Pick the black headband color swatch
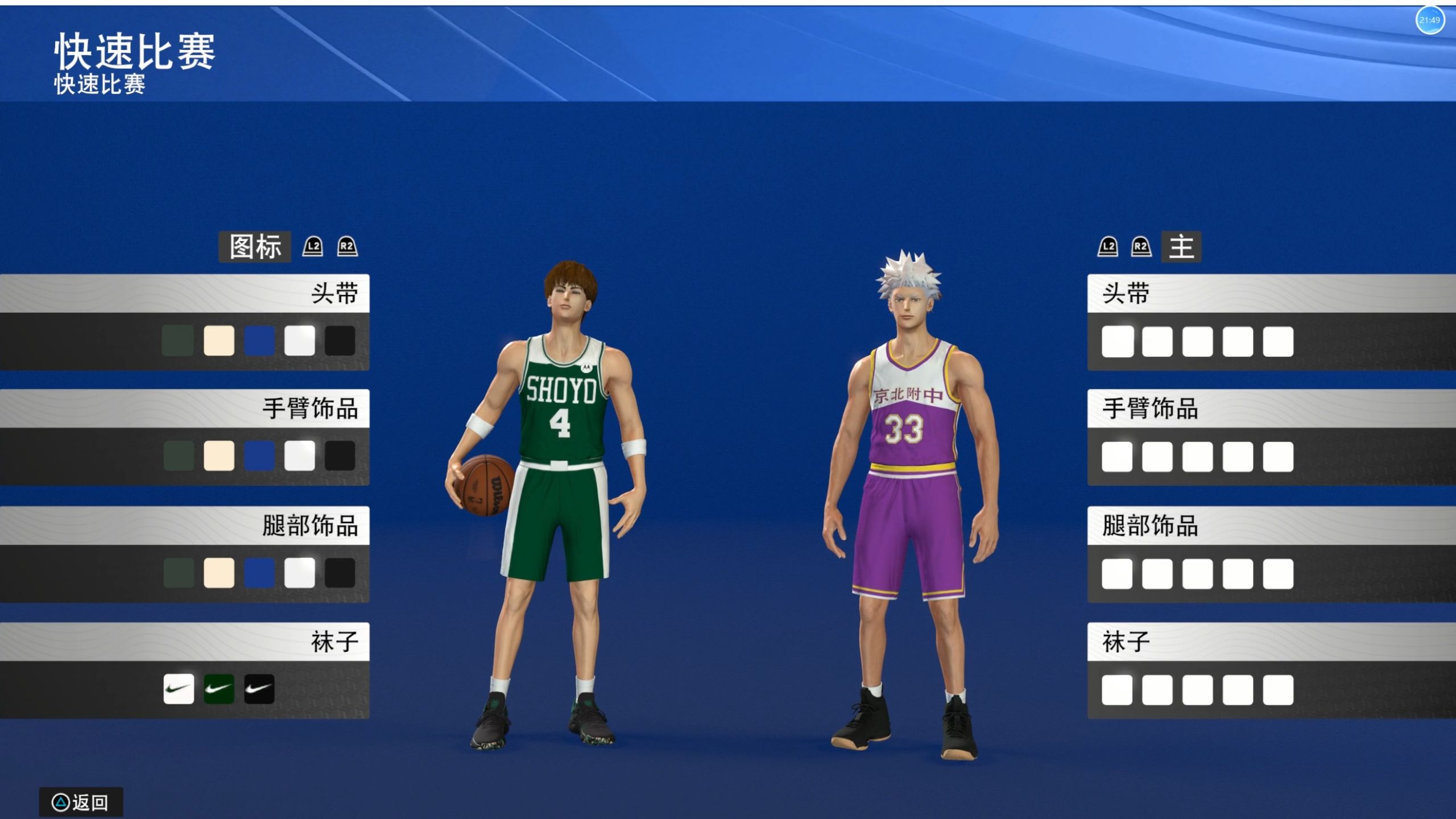The width and height of the screenshot is (1456, 819). click(340, 341)
